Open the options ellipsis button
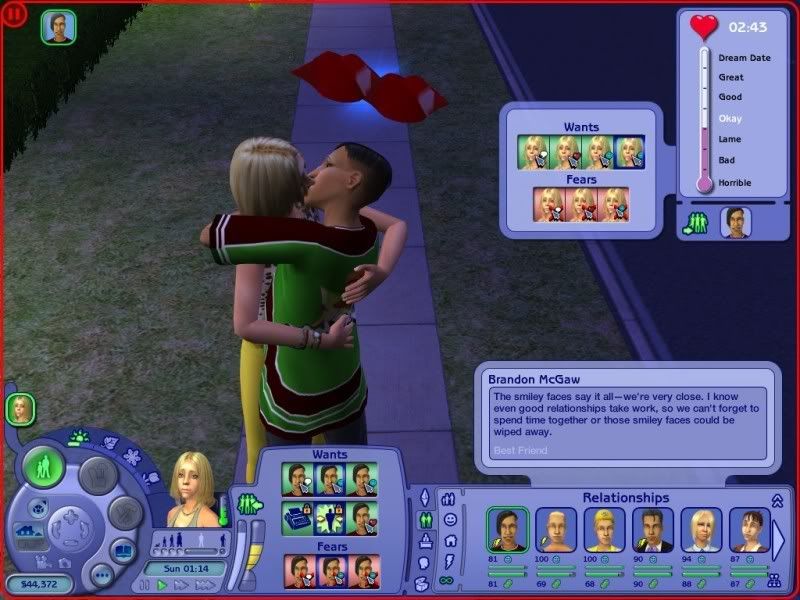 tap(100, 575)
